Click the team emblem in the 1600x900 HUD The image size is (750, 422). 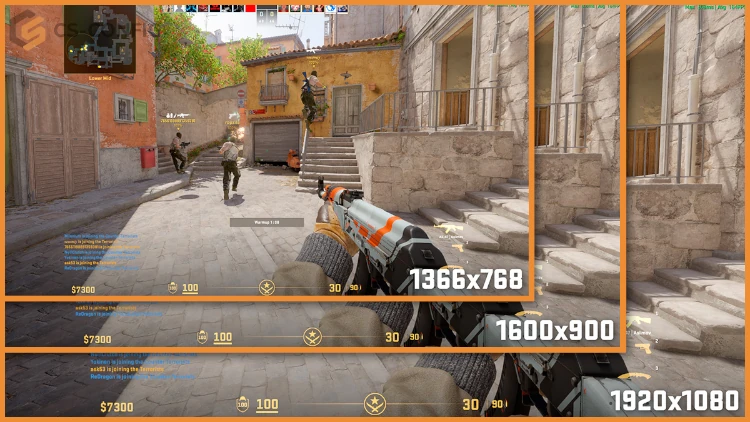[x=313, y=337]
